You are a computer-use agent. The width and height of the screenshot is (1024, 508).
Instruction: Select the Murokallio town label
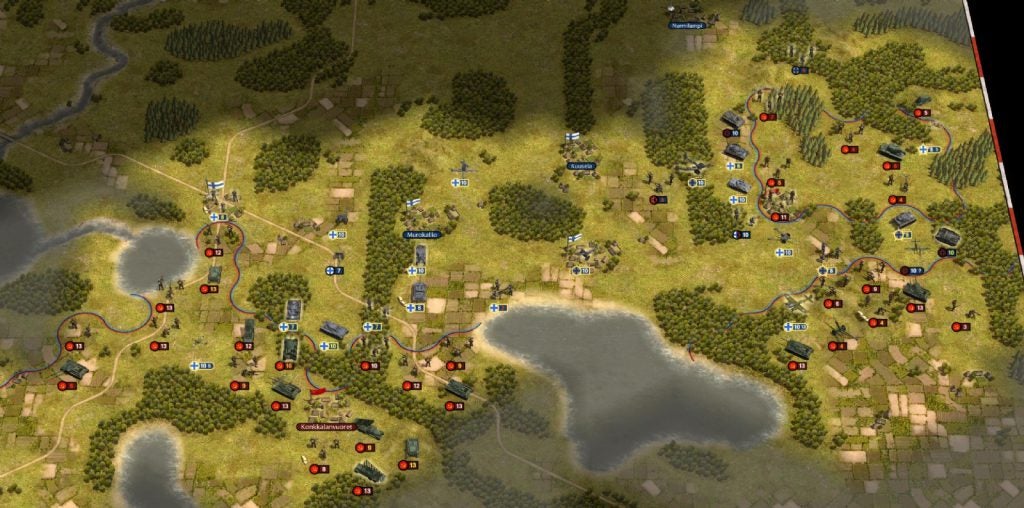click(421, 234)
